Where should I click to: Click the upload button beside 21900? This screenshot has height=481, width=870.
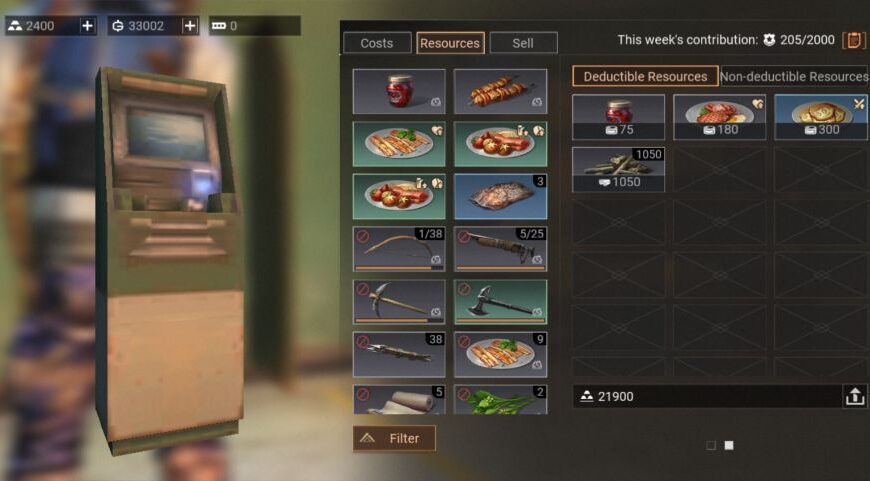(x=855, y=396)
